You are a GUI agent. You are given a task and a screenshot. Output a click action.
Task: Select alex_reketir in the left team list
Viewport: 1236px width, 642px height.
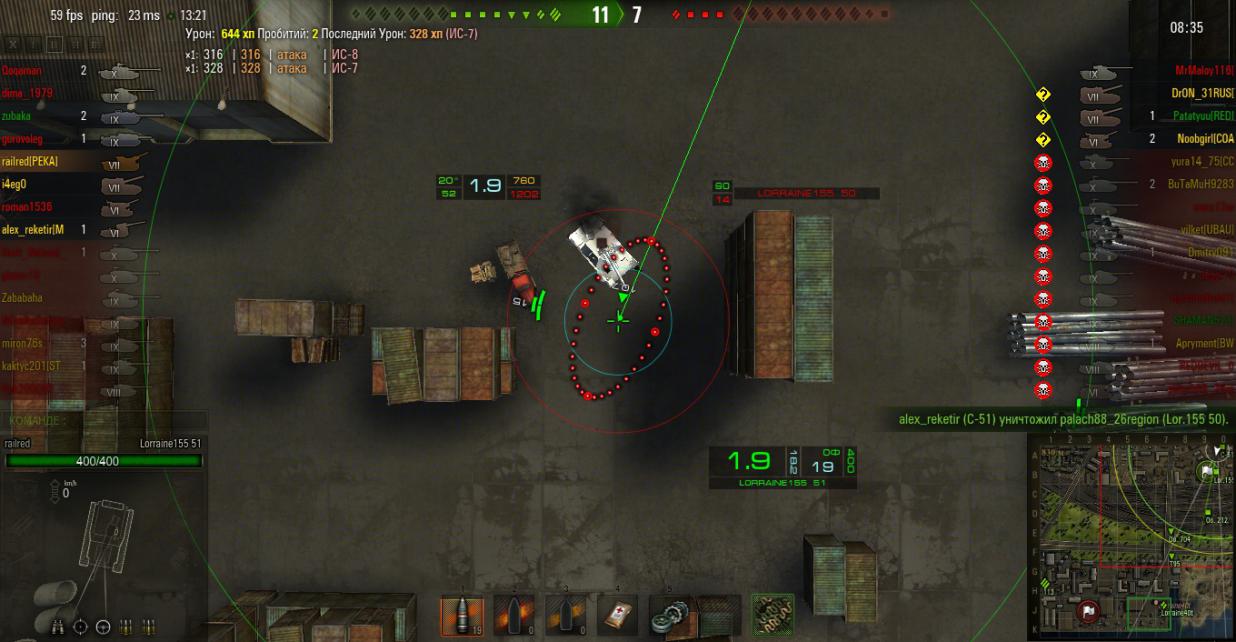[x=32, y=230]
